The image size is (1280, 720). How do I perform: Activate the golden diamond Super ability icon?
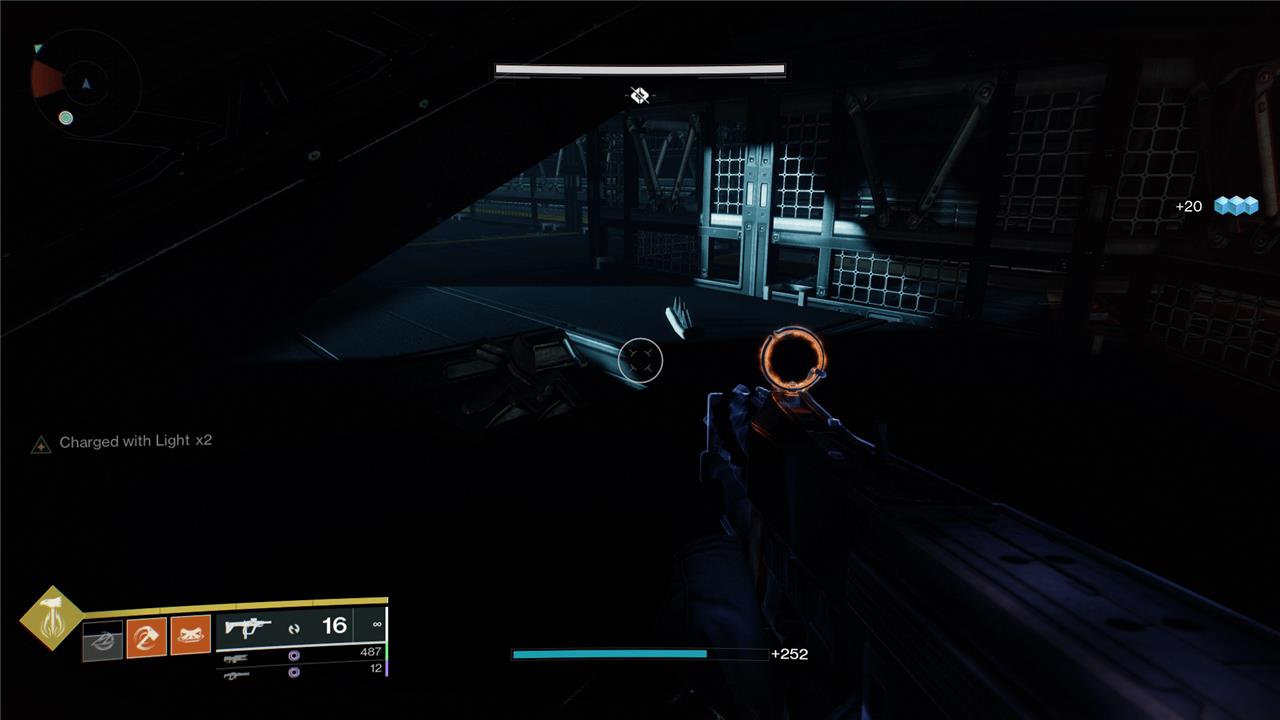51,618
